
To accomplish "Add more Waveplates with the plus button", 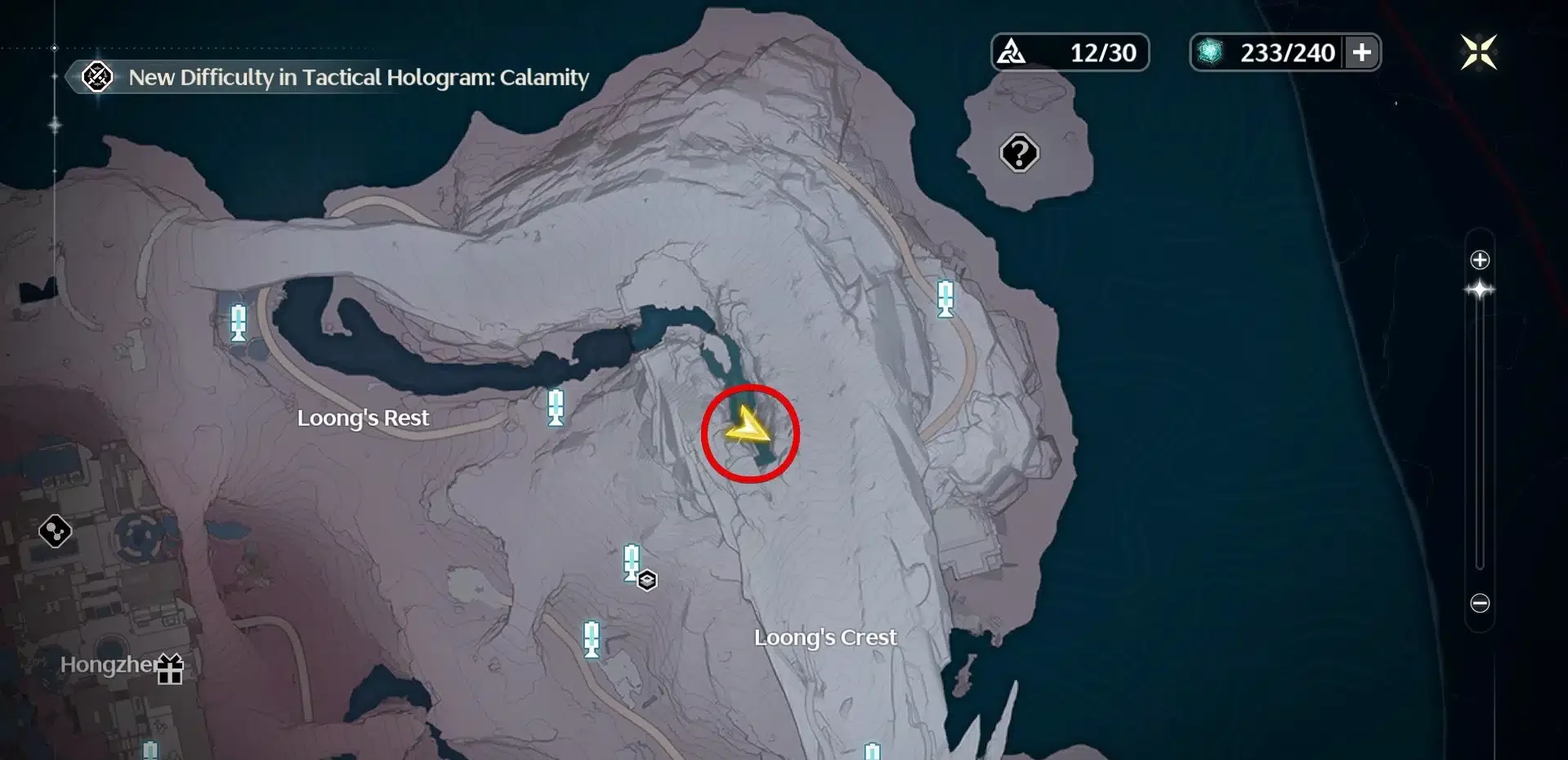I will [1361, 53].
